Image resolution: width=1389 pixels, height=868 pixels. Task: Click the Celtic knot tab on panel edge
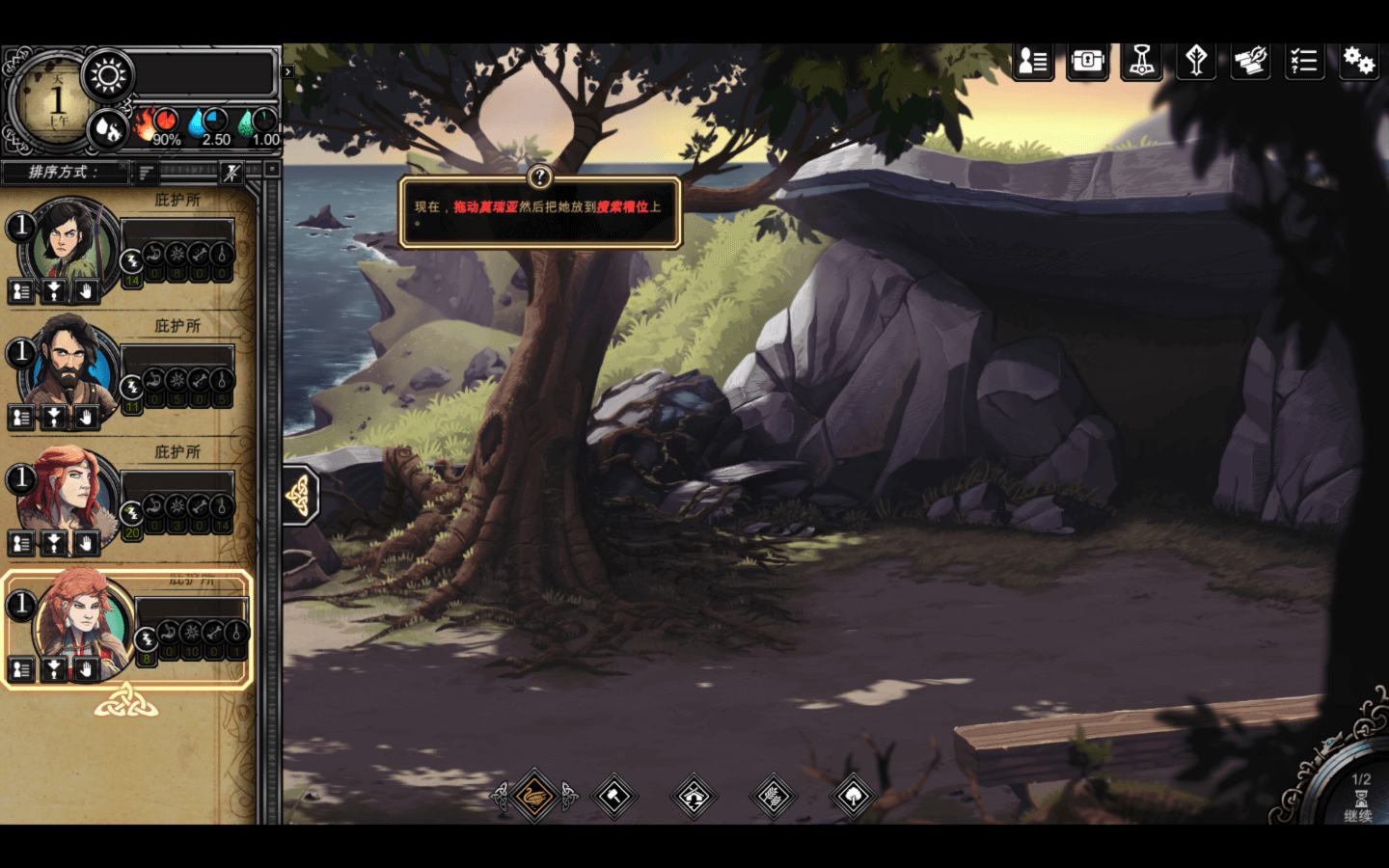299,496
